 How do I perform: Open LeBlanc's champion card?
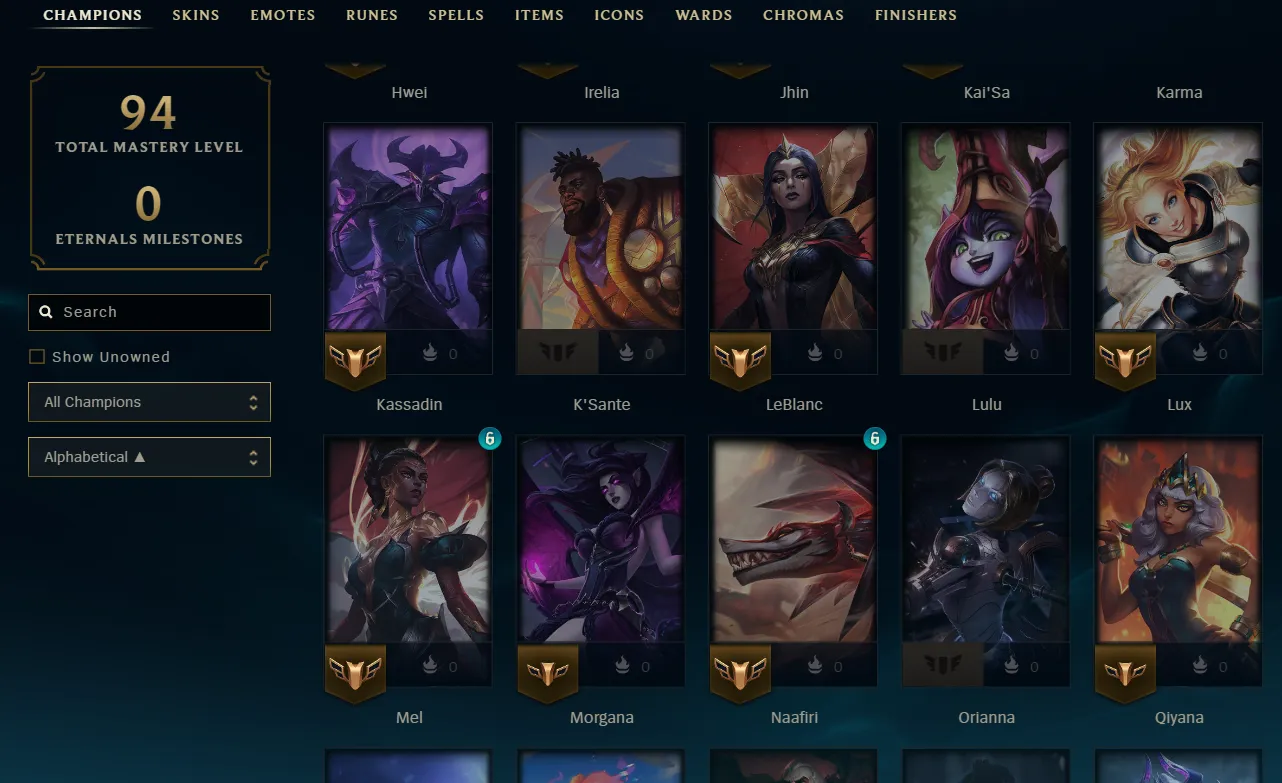[x=793, y=228]
